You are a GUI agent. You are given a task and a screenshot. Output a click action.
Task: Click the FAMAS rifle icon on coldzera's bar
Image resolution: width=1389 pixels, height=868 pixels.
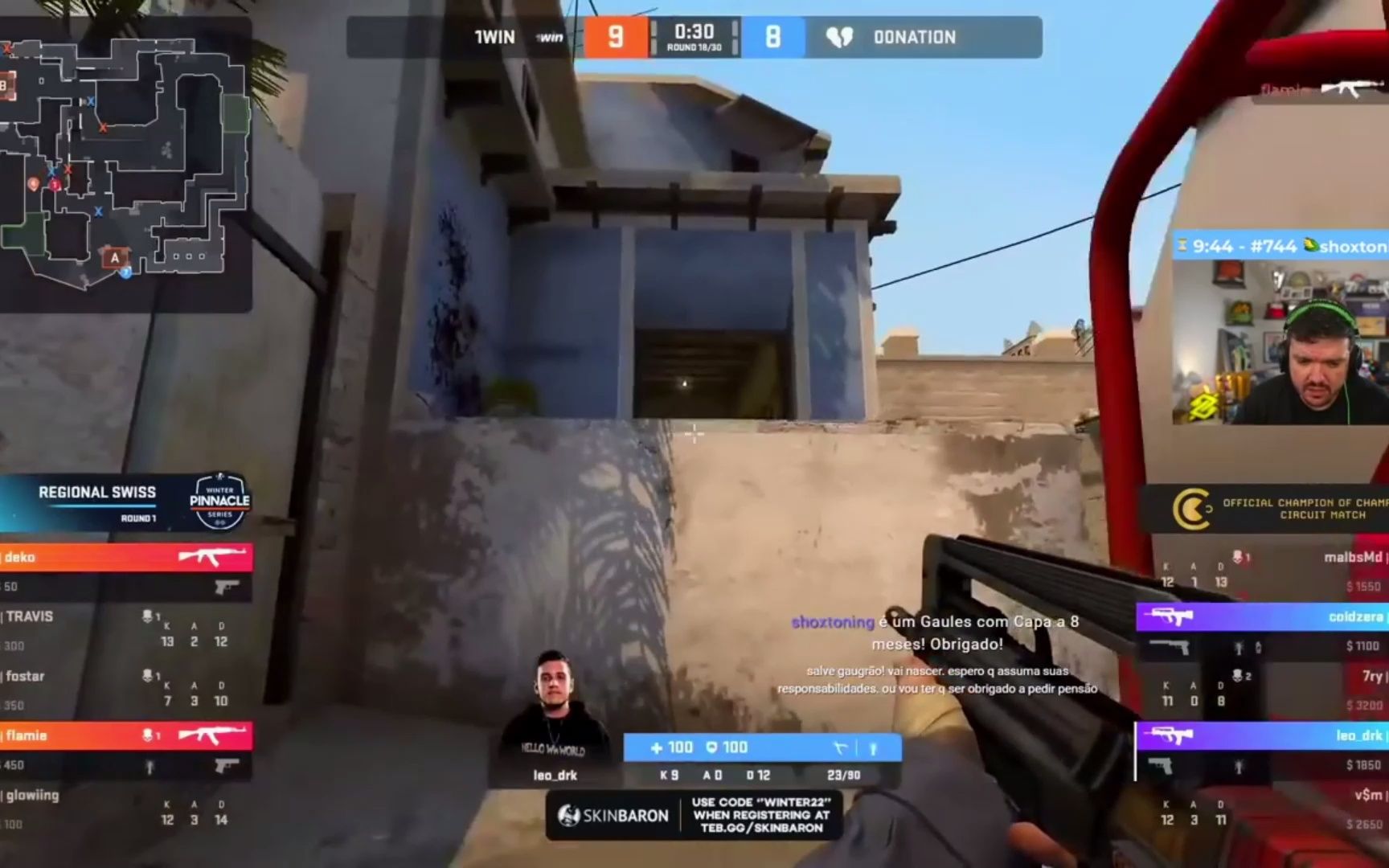tap(1170, 614)
